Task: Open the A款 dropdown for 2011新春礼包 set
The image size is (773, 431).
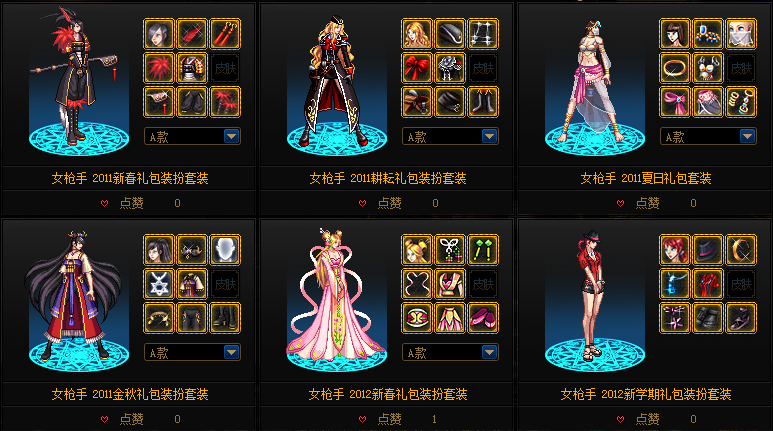Action: (x=232, y=136)
